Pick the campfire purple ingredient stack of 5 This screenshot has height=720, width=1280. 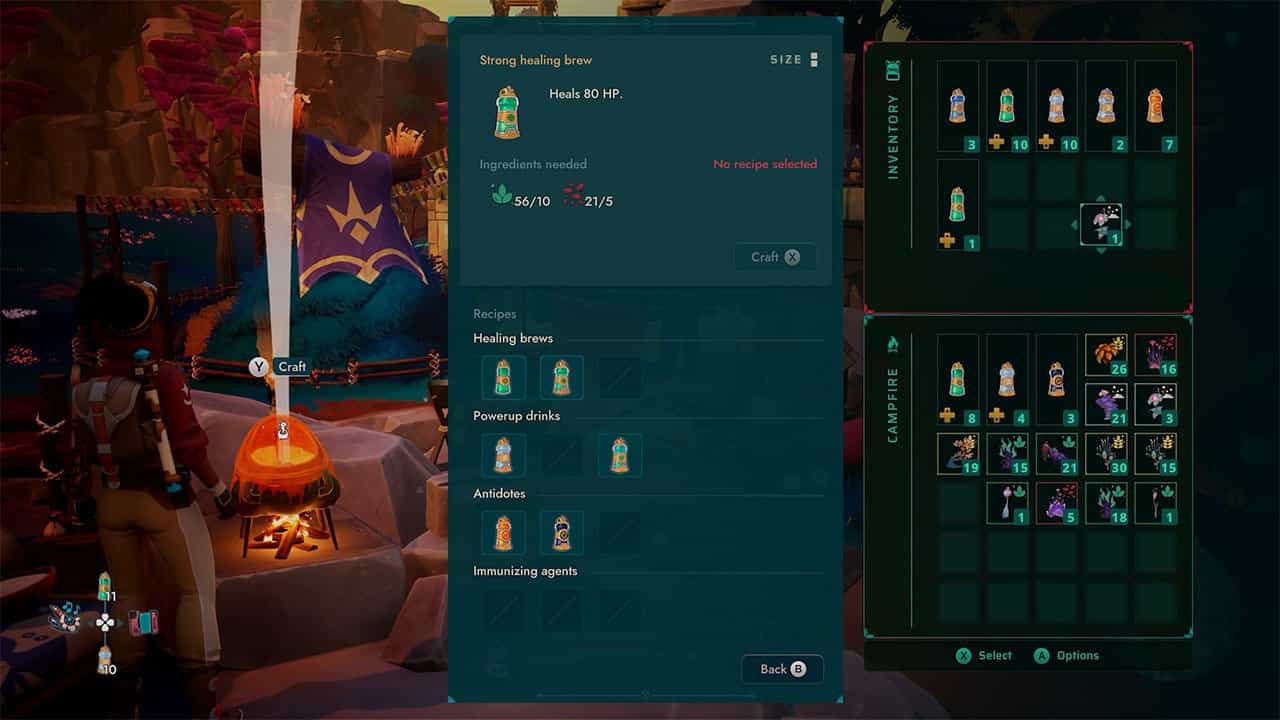[x=1057, y=502]
